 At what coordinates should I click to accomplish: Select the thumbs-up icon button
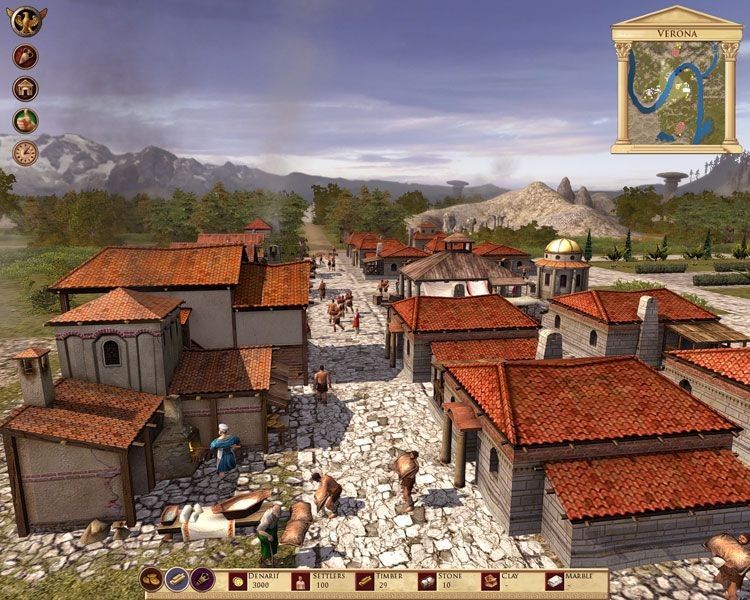click(x=24, y=120)
